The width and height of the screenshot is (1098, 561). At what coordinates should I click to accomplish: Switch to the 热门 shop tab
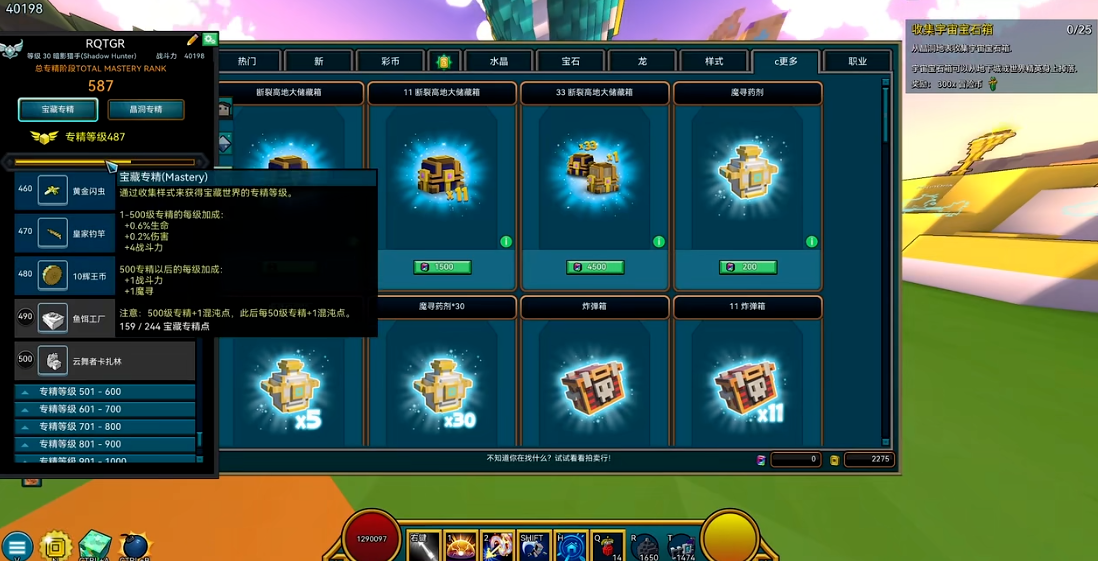(247, 62)
